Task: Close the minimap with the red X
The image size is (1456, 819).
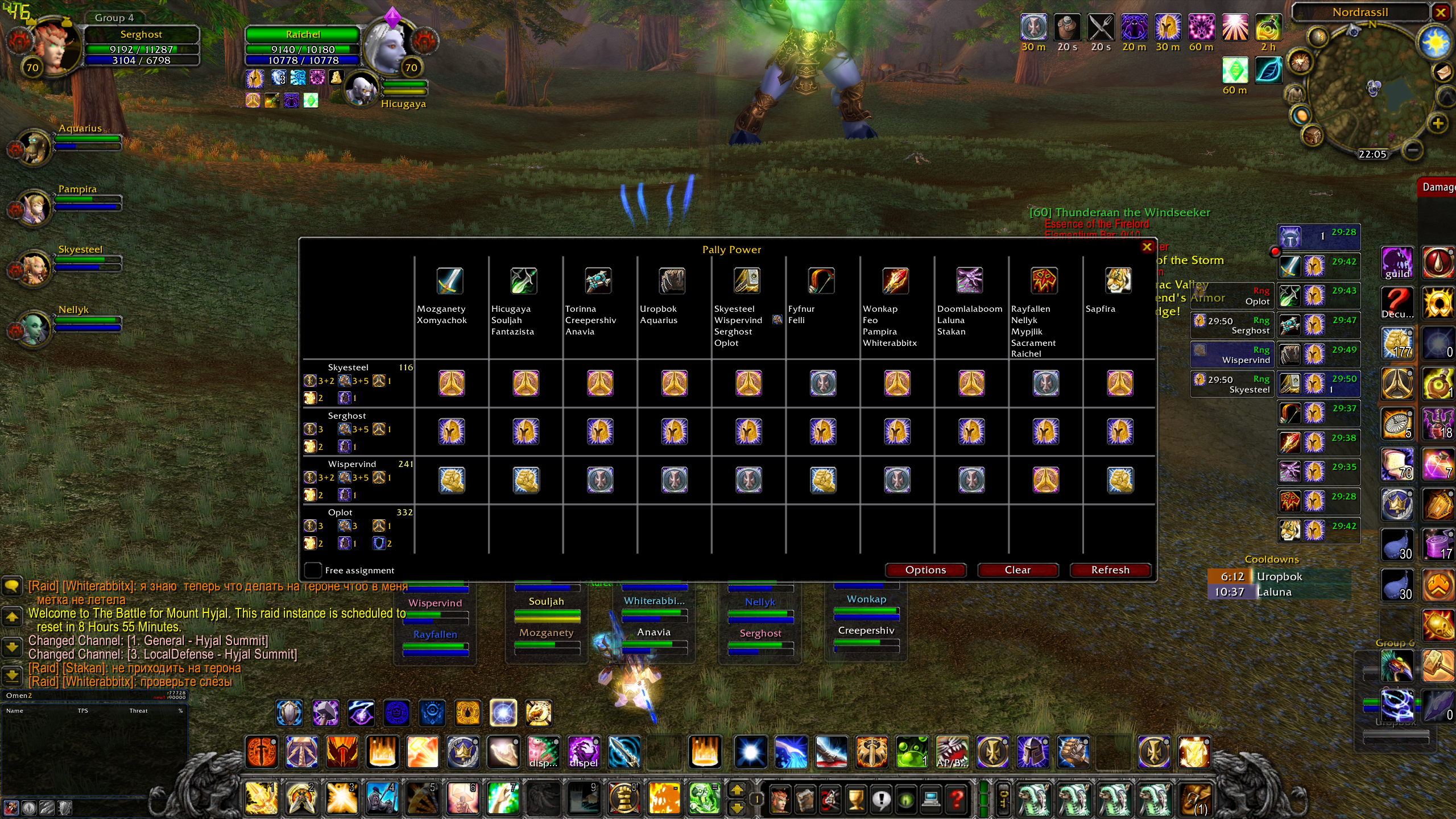Action: click(1441, 13)
